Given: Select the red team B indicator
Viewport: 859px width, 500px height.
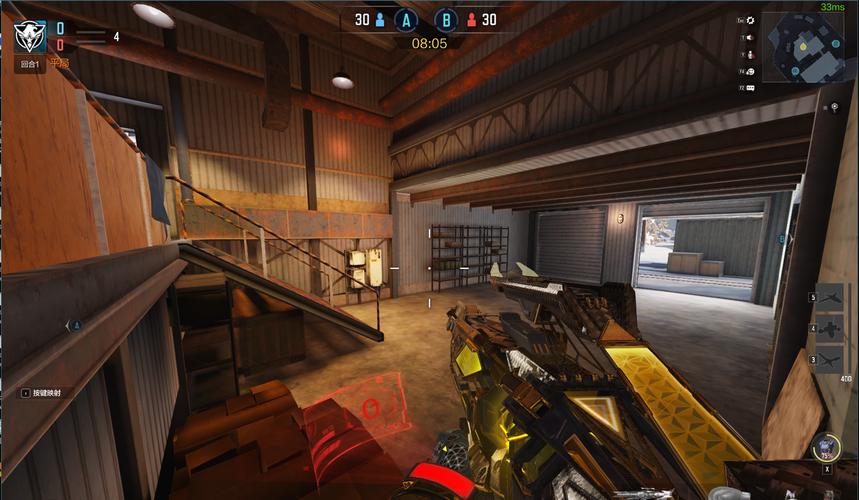Looking at the screenshot, I should click(x=446, y=19).
